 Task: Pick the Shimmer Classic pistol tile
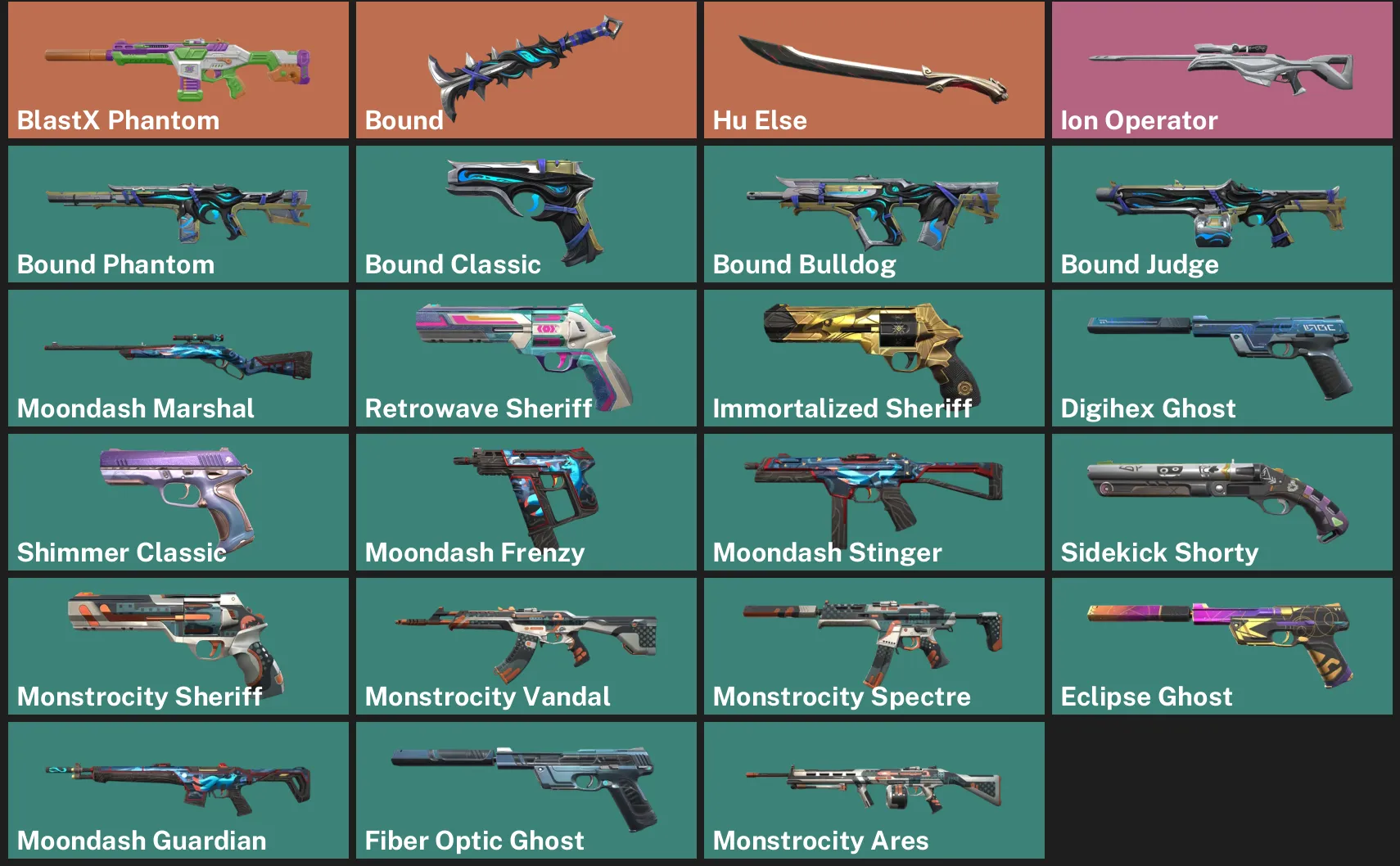point(178,502)
